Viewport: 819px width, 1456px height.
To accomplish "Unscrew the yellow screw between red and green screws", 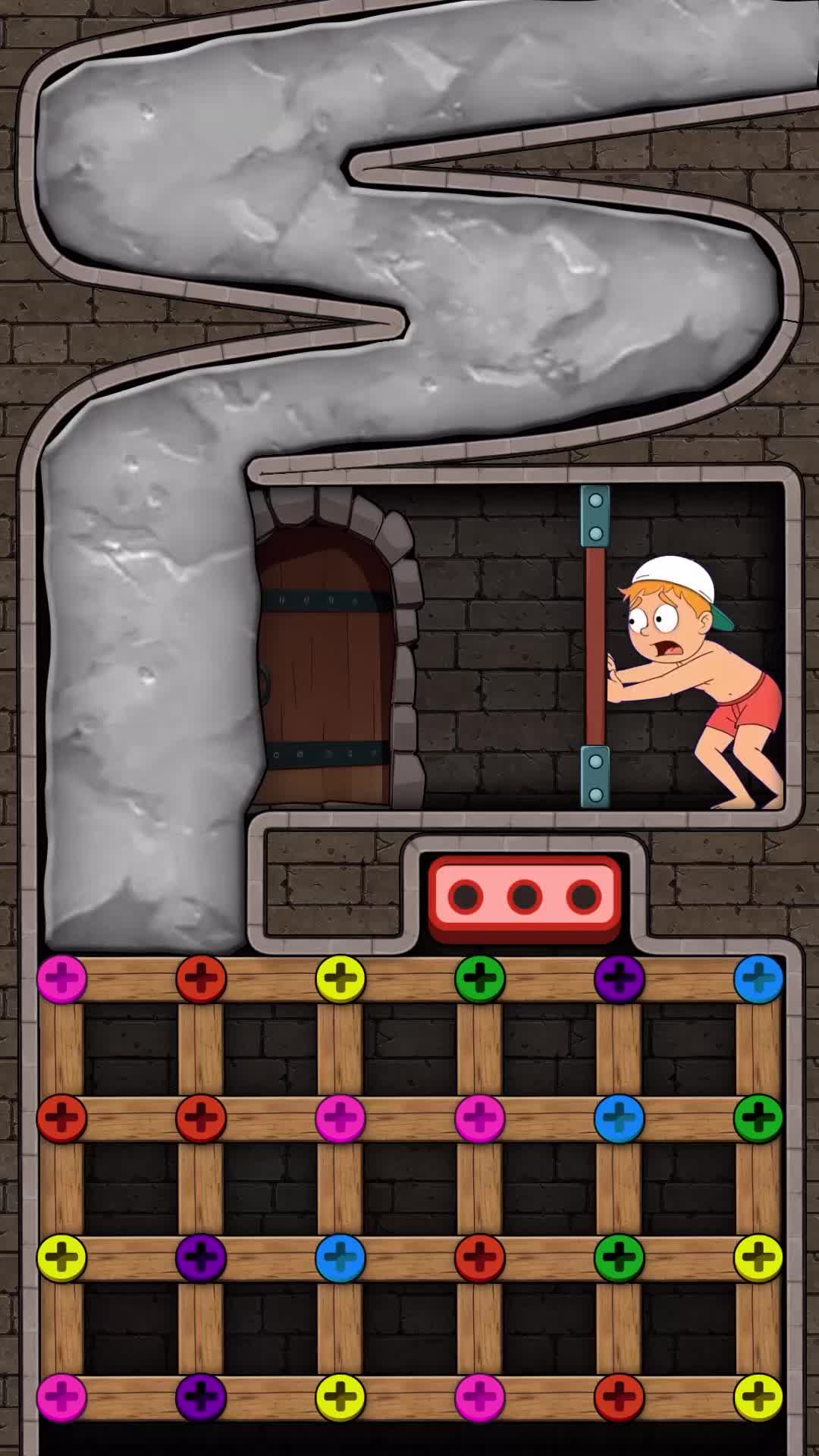I will click(x=340, y=978).
